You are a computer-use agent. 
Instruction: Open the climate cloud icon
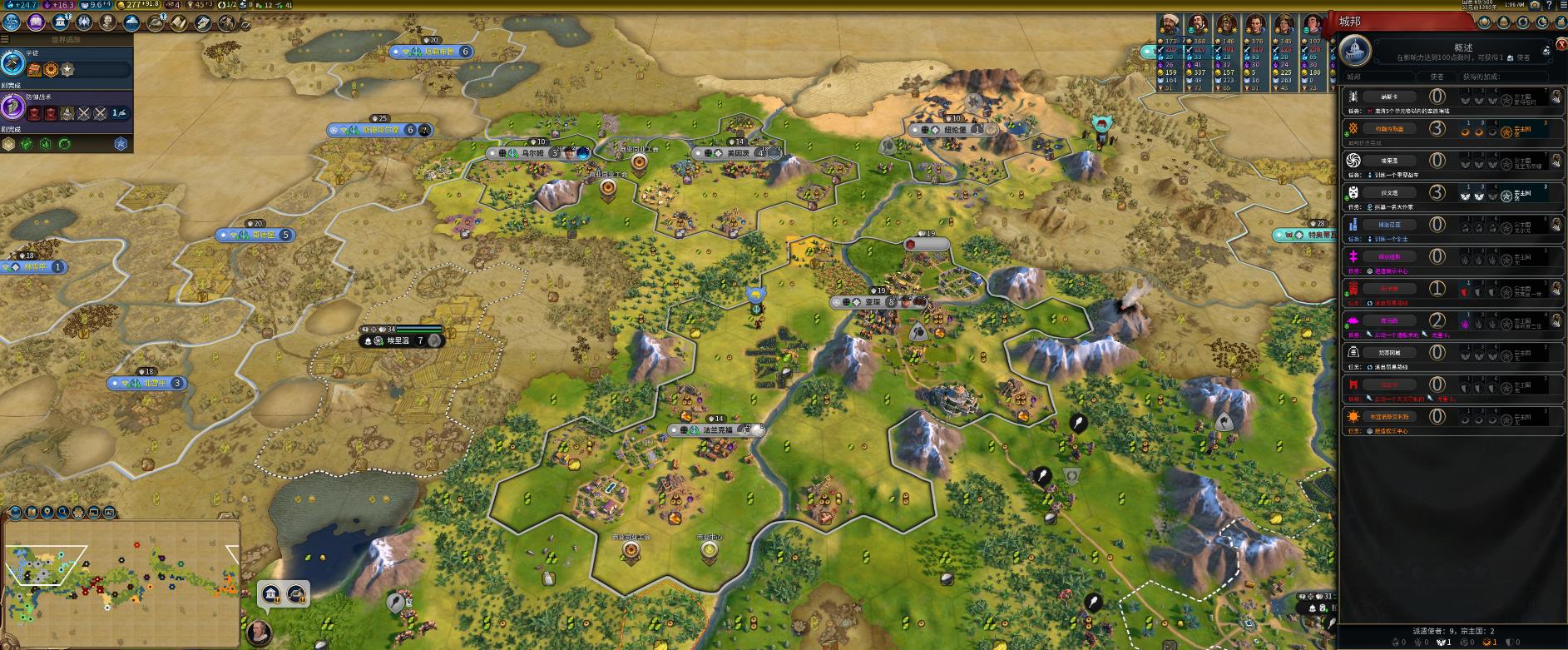131,22
